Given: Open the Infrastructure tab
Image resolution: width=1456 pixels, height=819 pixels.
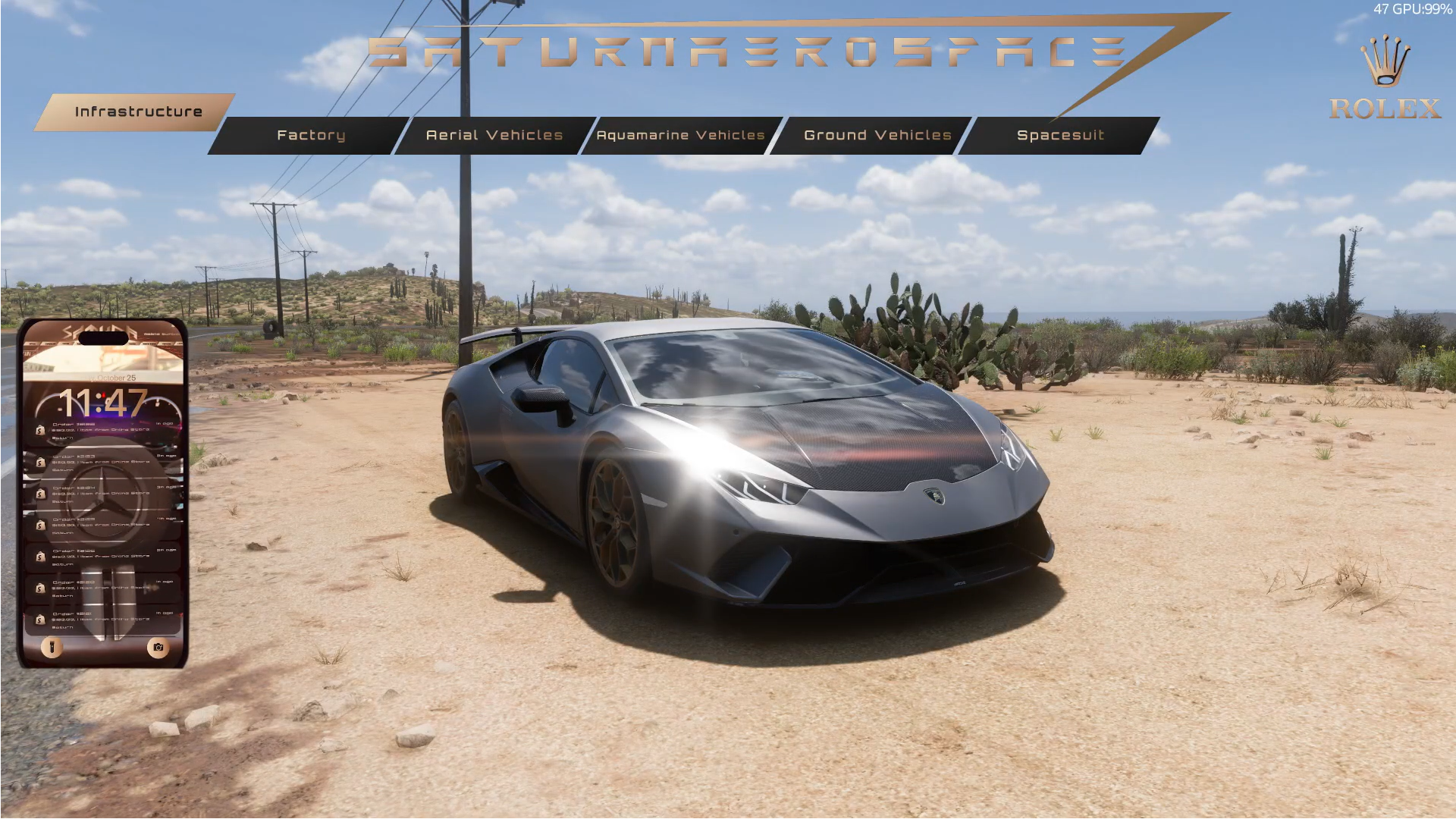Looking at the screenshot, I should (x=137, y=112).
